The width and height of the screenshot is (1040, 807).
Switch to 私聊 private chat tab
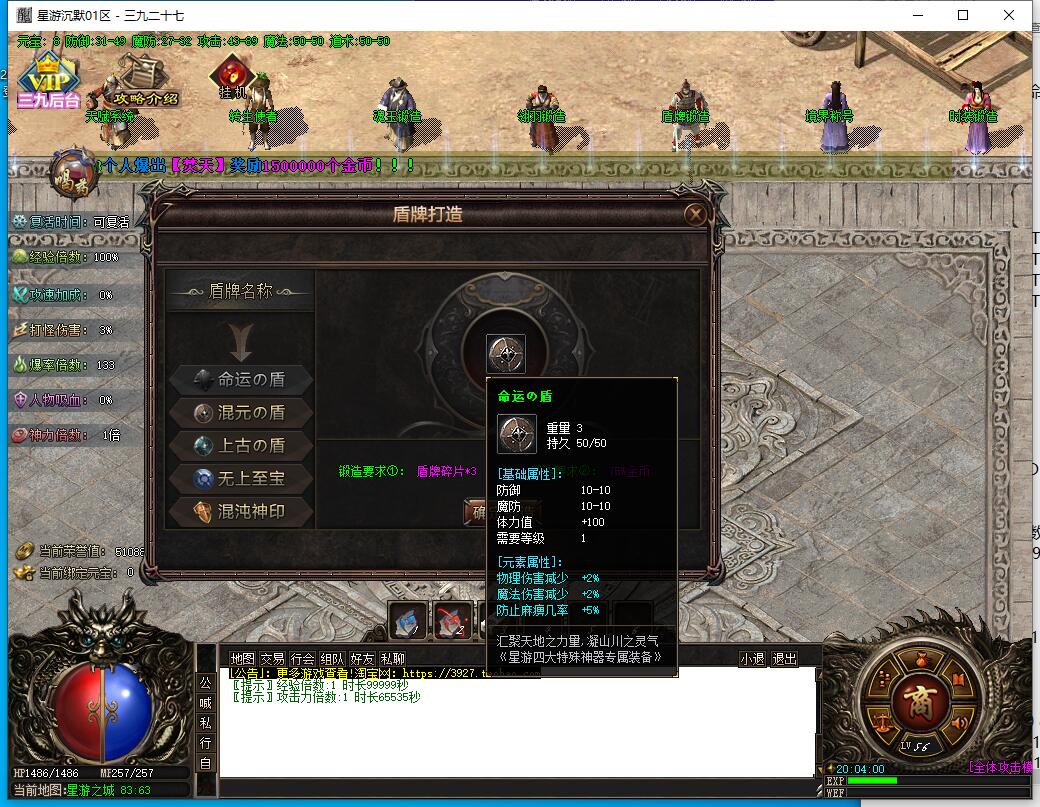tap(392, 658)
